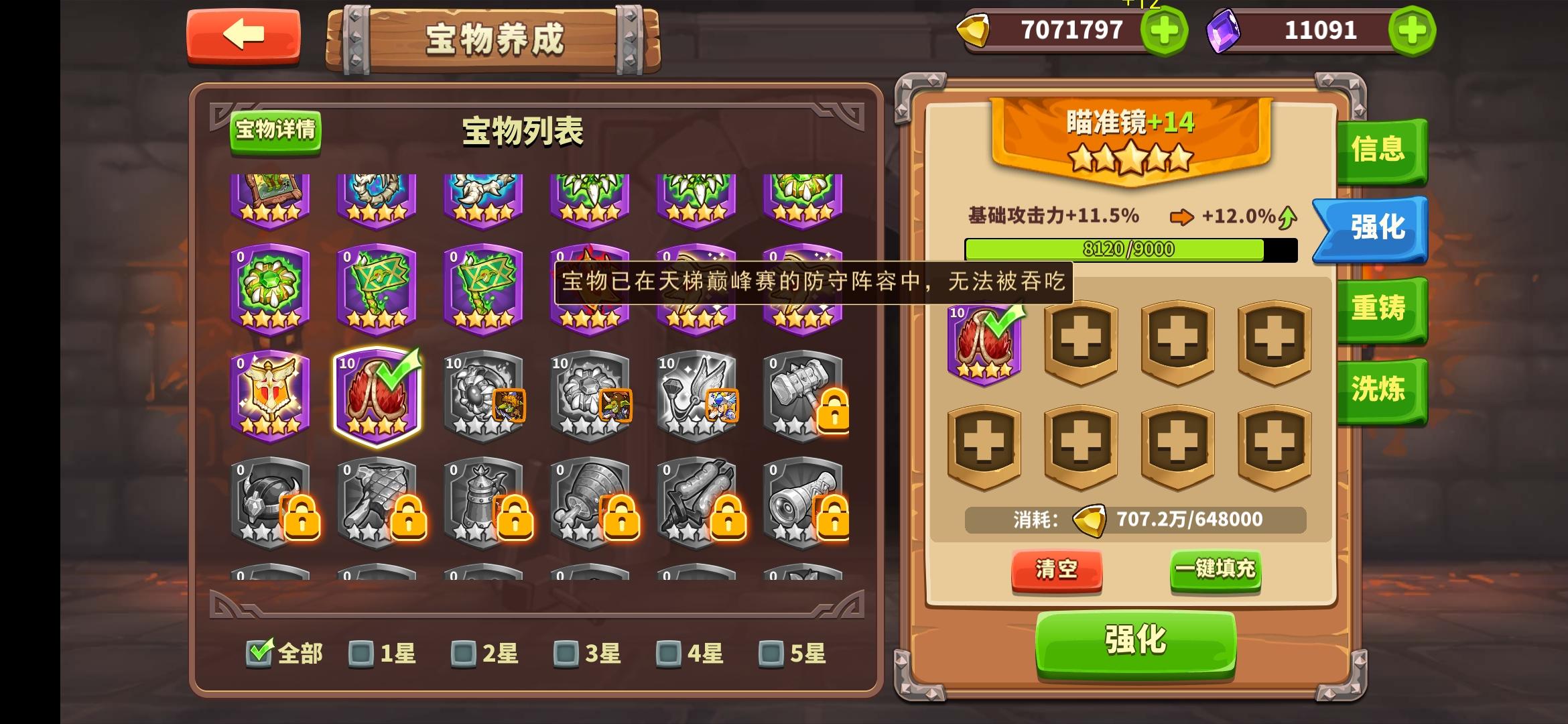The width and height of the screenshot is (1568, 724).
Task: Click the 清空 clear button
Action: coord(1057,570)
